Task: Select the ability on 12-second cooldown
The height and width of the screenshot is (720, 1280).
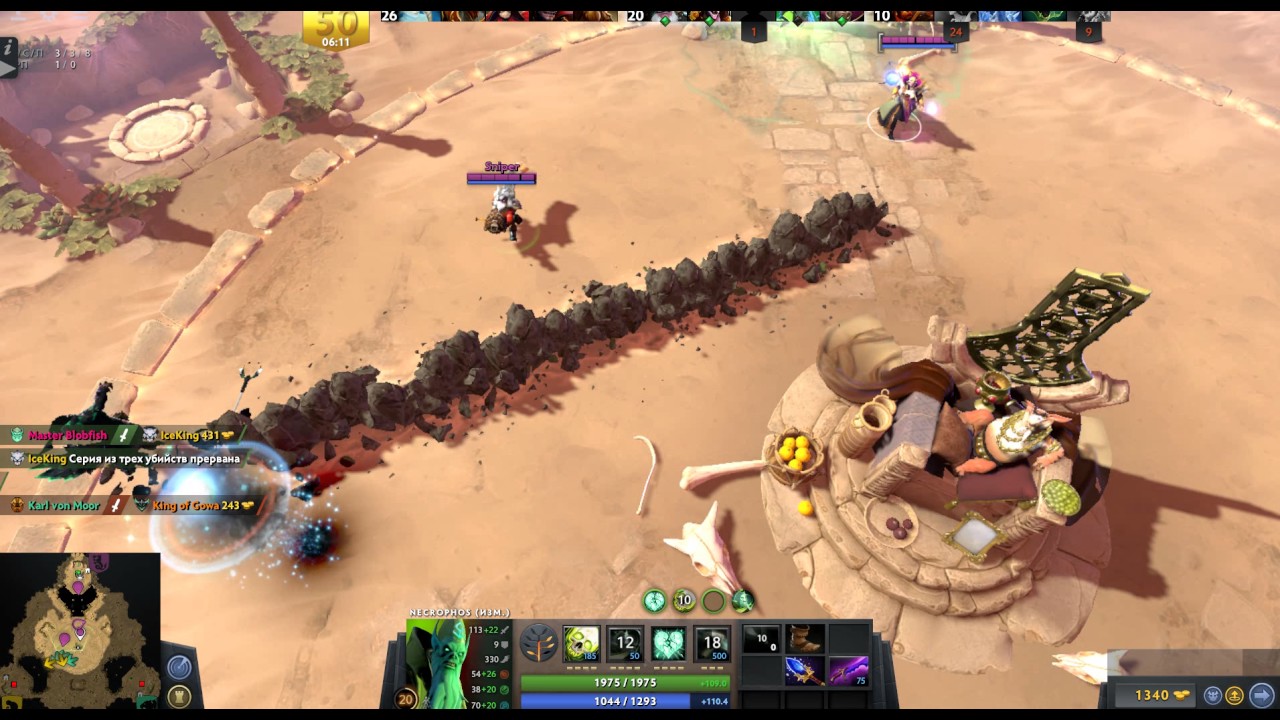Action: [x=626, y=643]
